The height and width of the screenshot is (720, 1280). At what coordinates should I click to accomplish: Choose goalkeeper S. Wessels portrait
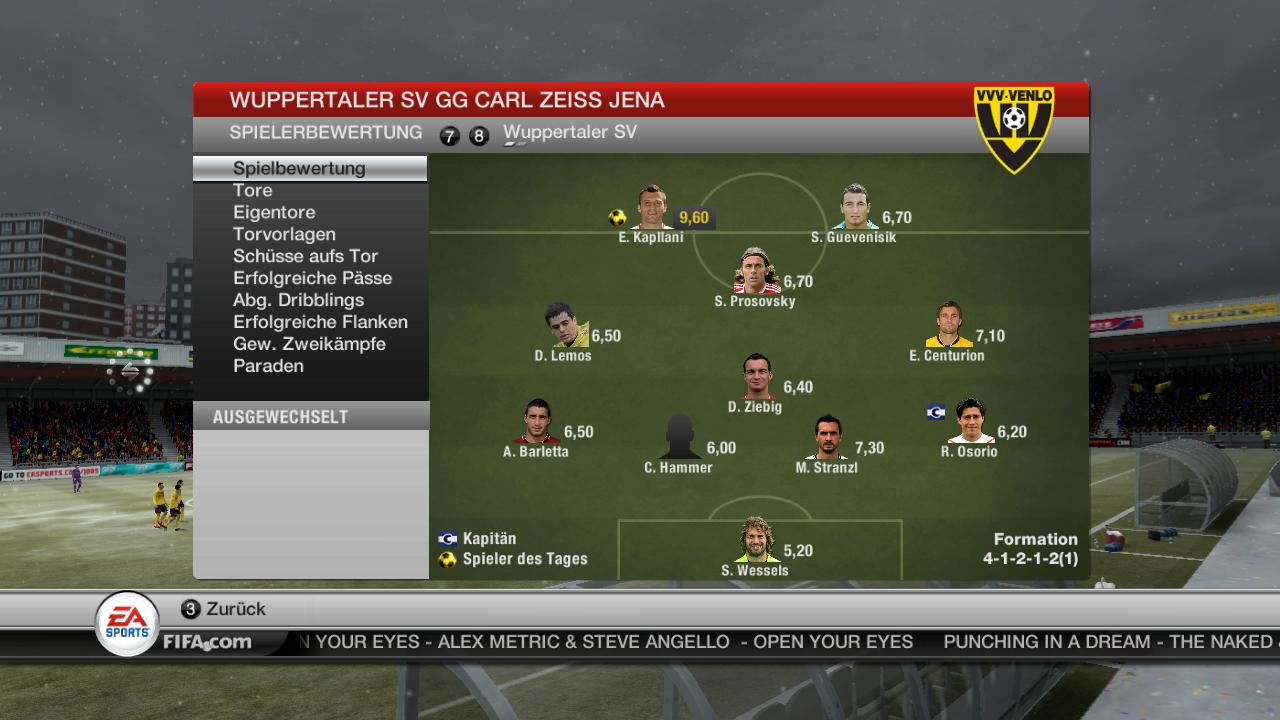tap(756, 541)
